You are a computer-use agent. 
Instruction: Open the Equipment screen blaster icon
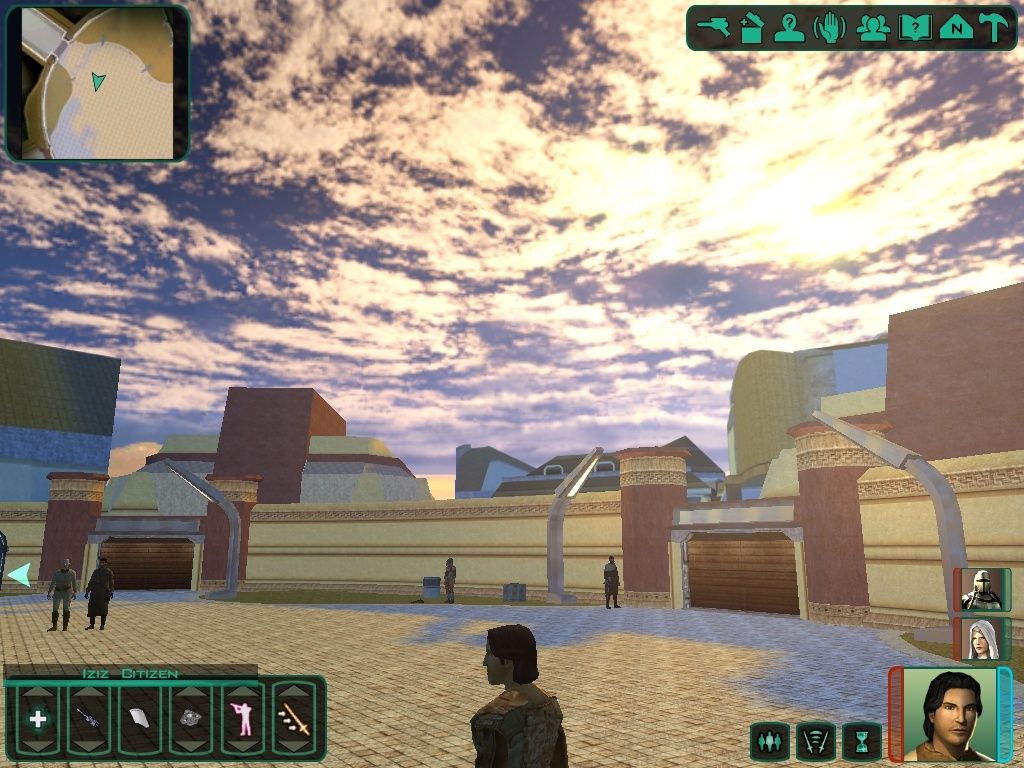[x=714, y=28]
